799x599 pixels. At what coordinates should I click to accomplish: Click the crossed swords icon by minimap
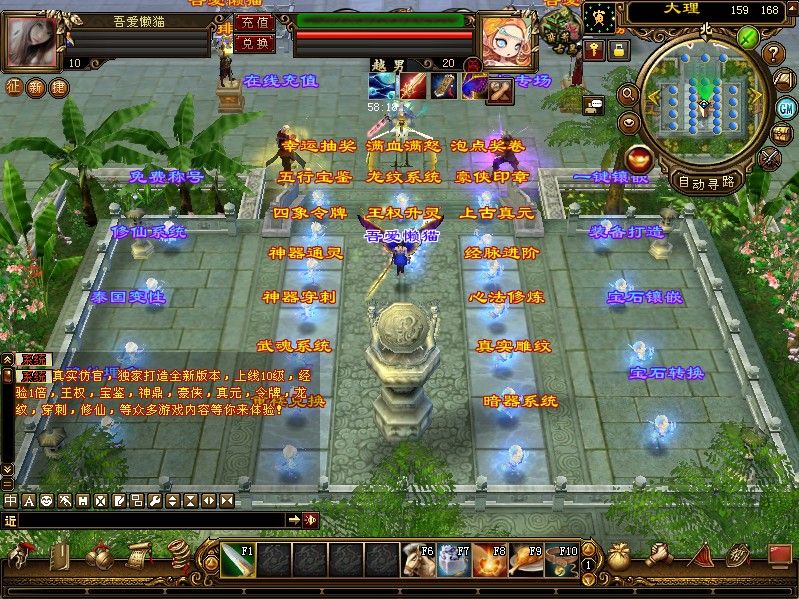pyautogui.click(x=769, y=157)
